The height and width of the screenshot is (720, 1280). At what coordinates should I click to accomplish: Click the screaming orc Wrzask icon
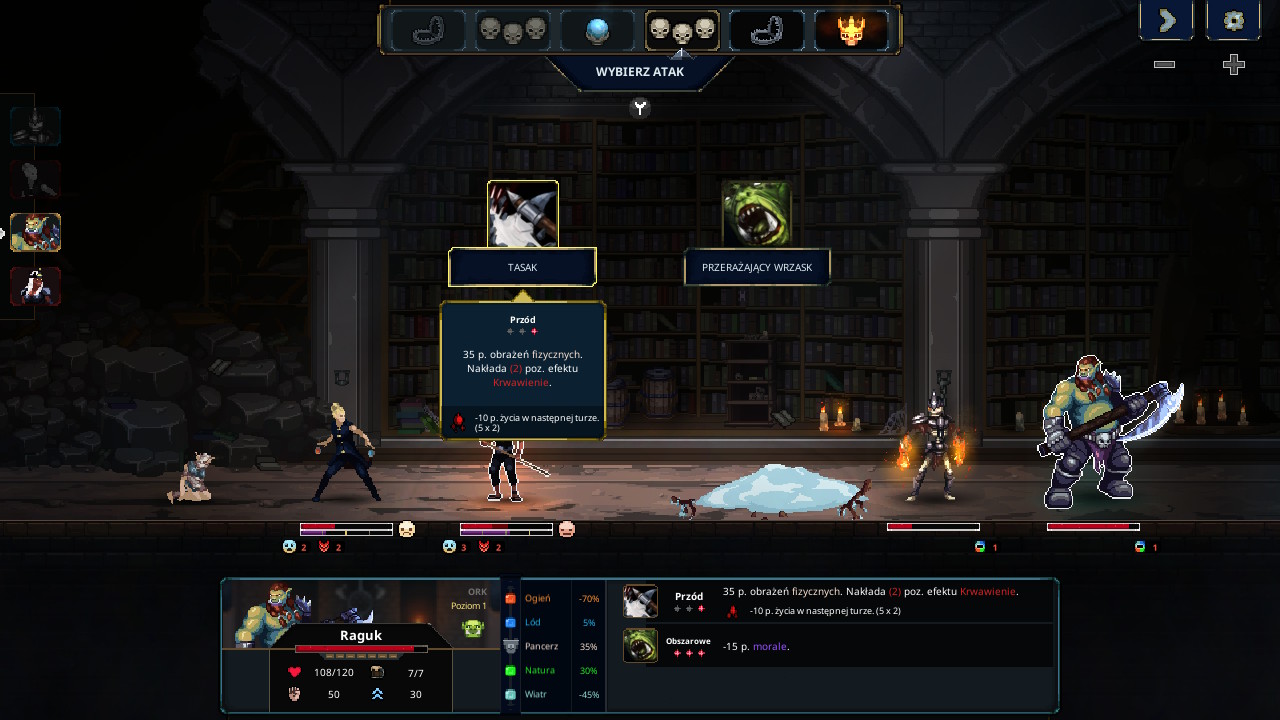757,214
